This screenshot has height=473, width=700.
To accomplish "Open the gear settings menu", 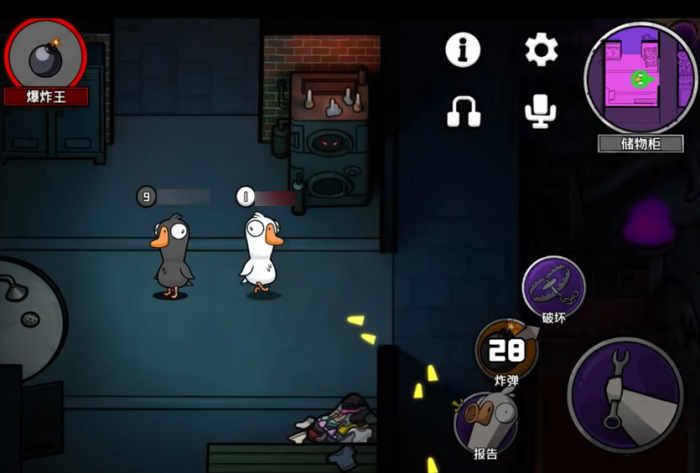I will (x=541, y=49).
